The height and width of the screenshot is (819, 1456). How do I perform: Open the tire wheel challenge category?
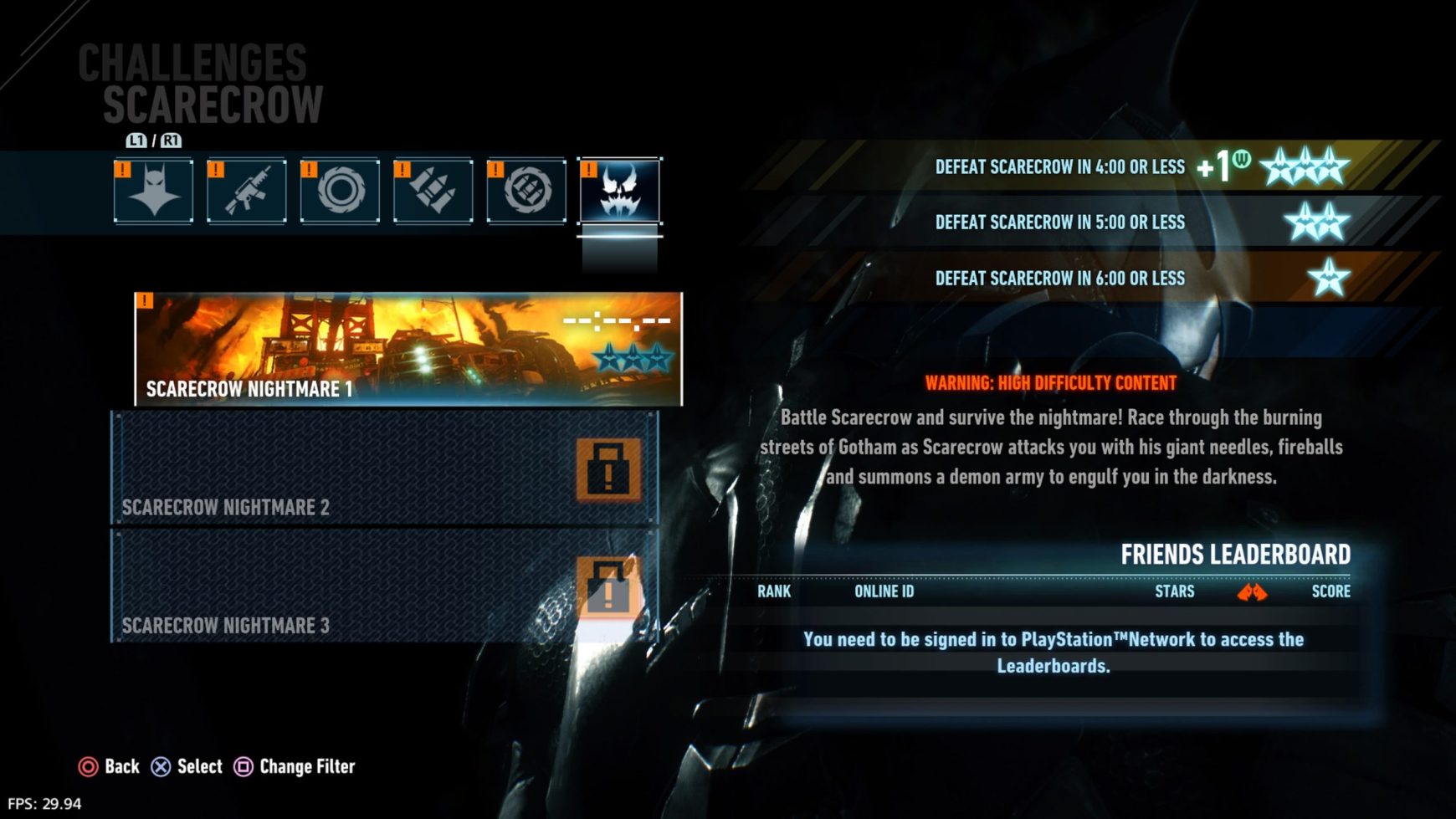340,191
